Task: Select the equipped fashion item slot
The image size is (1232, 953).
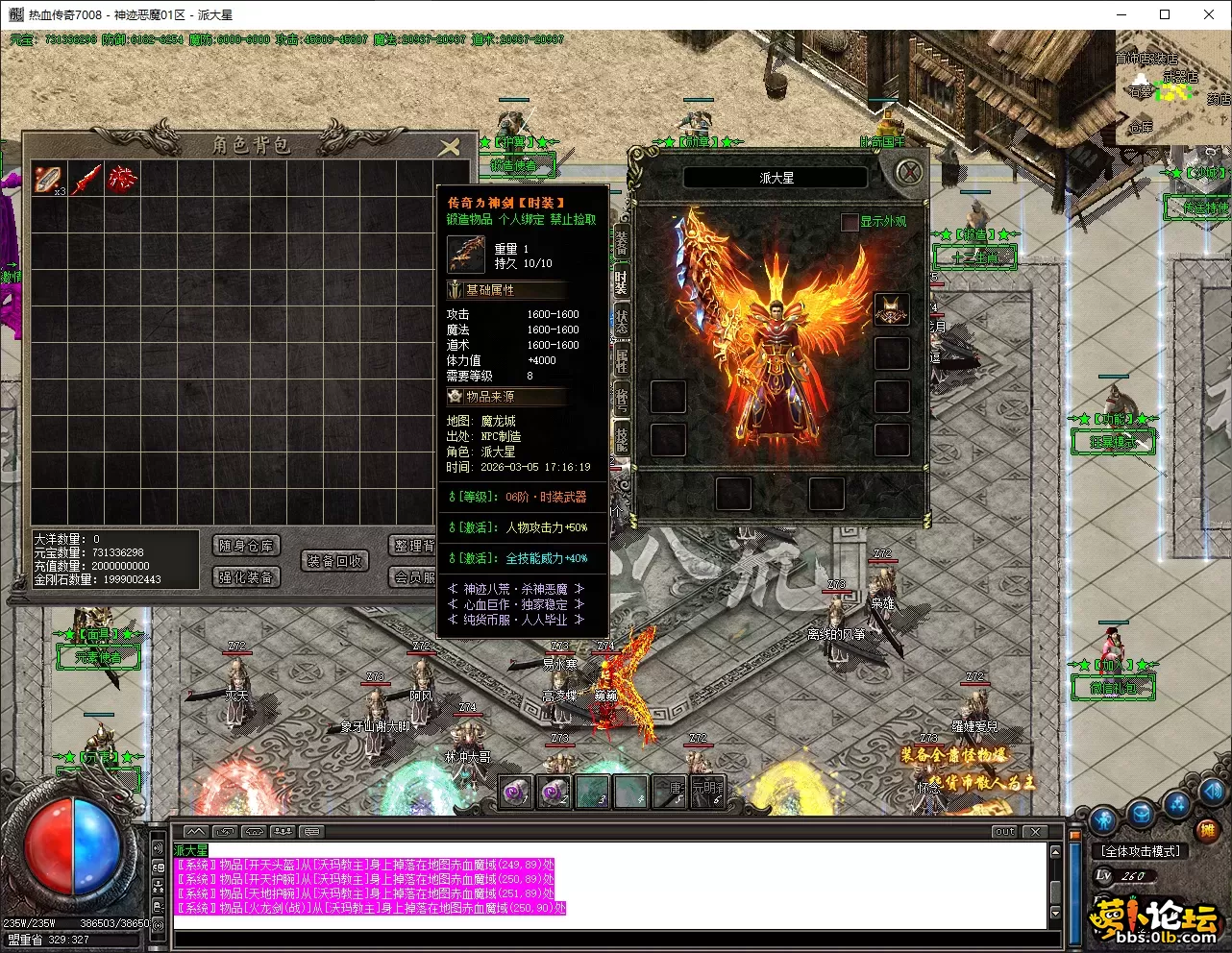Action: (x=891, y=309)
